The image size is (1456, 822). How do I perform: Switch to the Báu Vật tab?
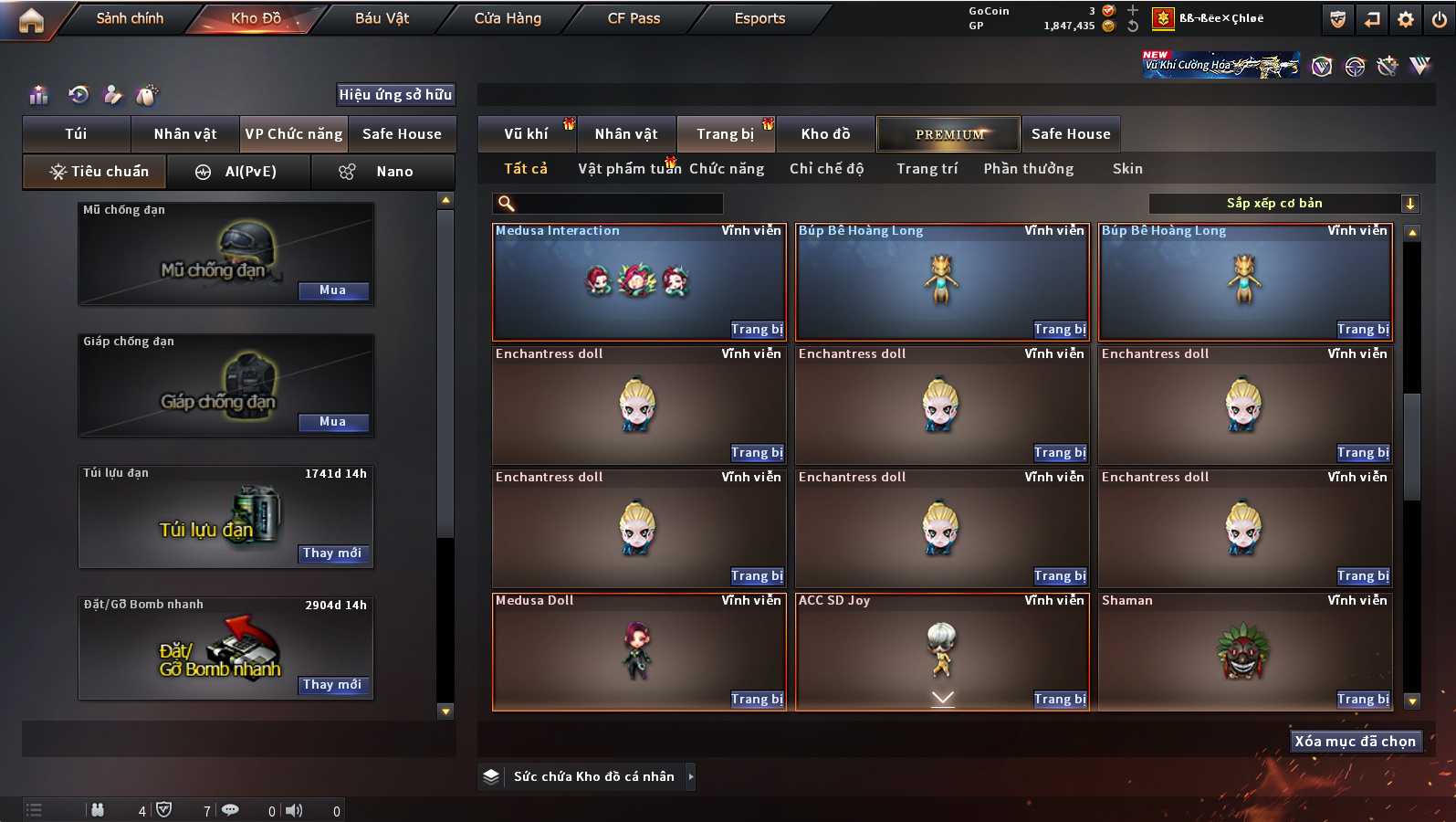pyautogui.click(x=382, y=18)
